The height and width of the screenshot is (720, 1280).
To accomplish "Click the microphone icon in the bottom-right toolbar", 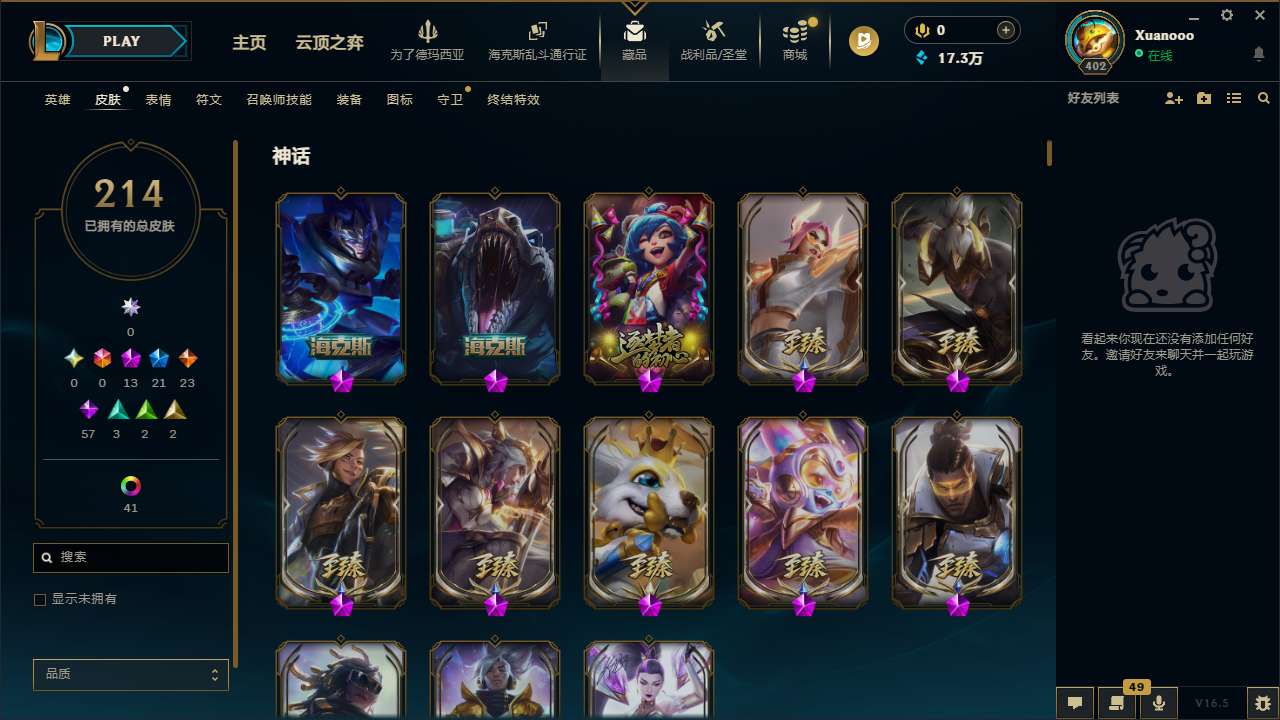I will point(1159,702).
